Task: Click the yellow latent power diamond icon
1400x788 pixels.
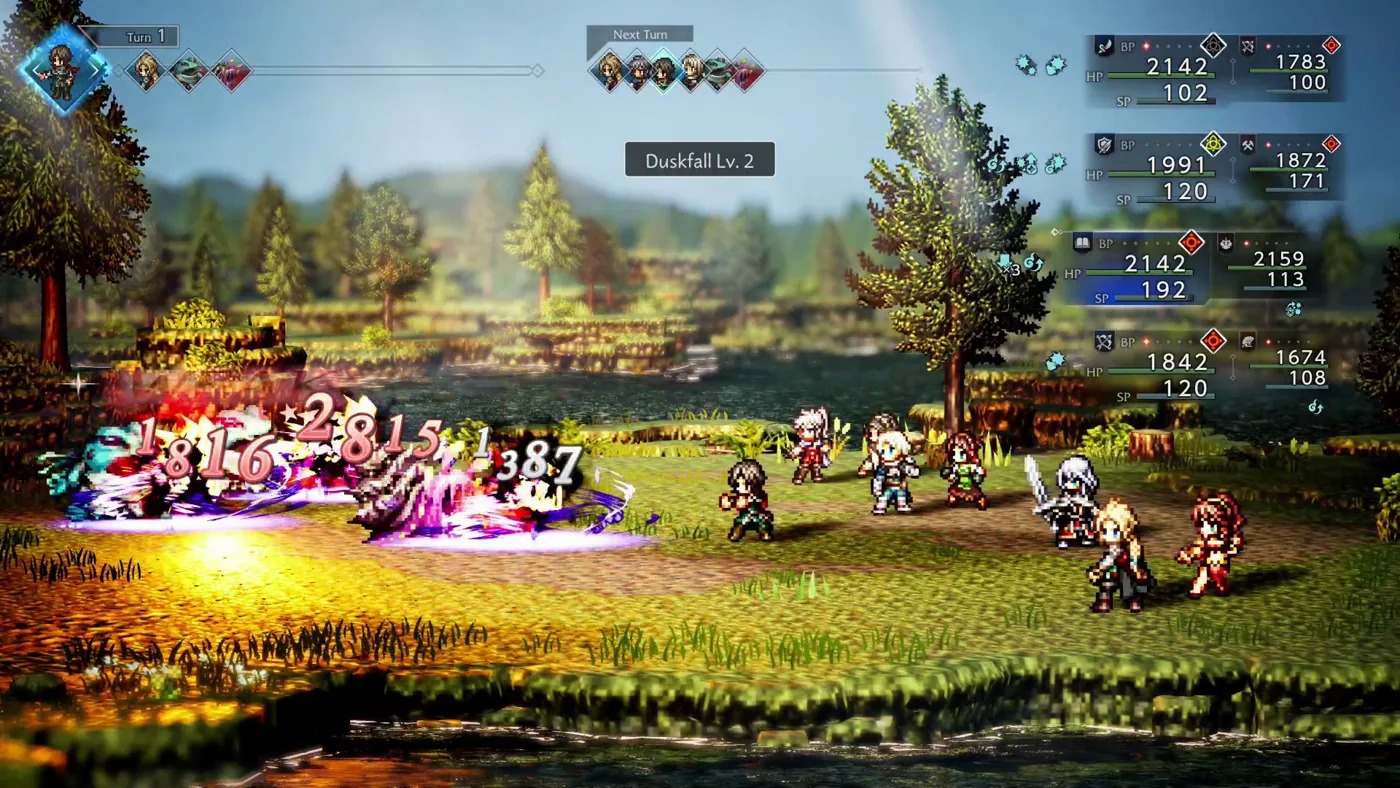Action: (x=1213, y=144)
